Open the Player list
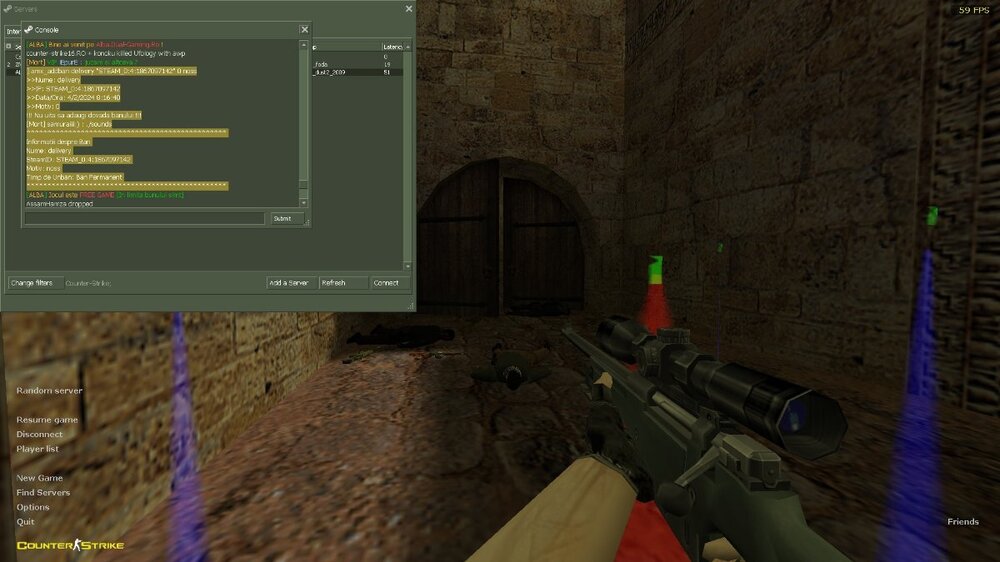The width and height of the screenshot is (1000, 562). coord(38,449)
